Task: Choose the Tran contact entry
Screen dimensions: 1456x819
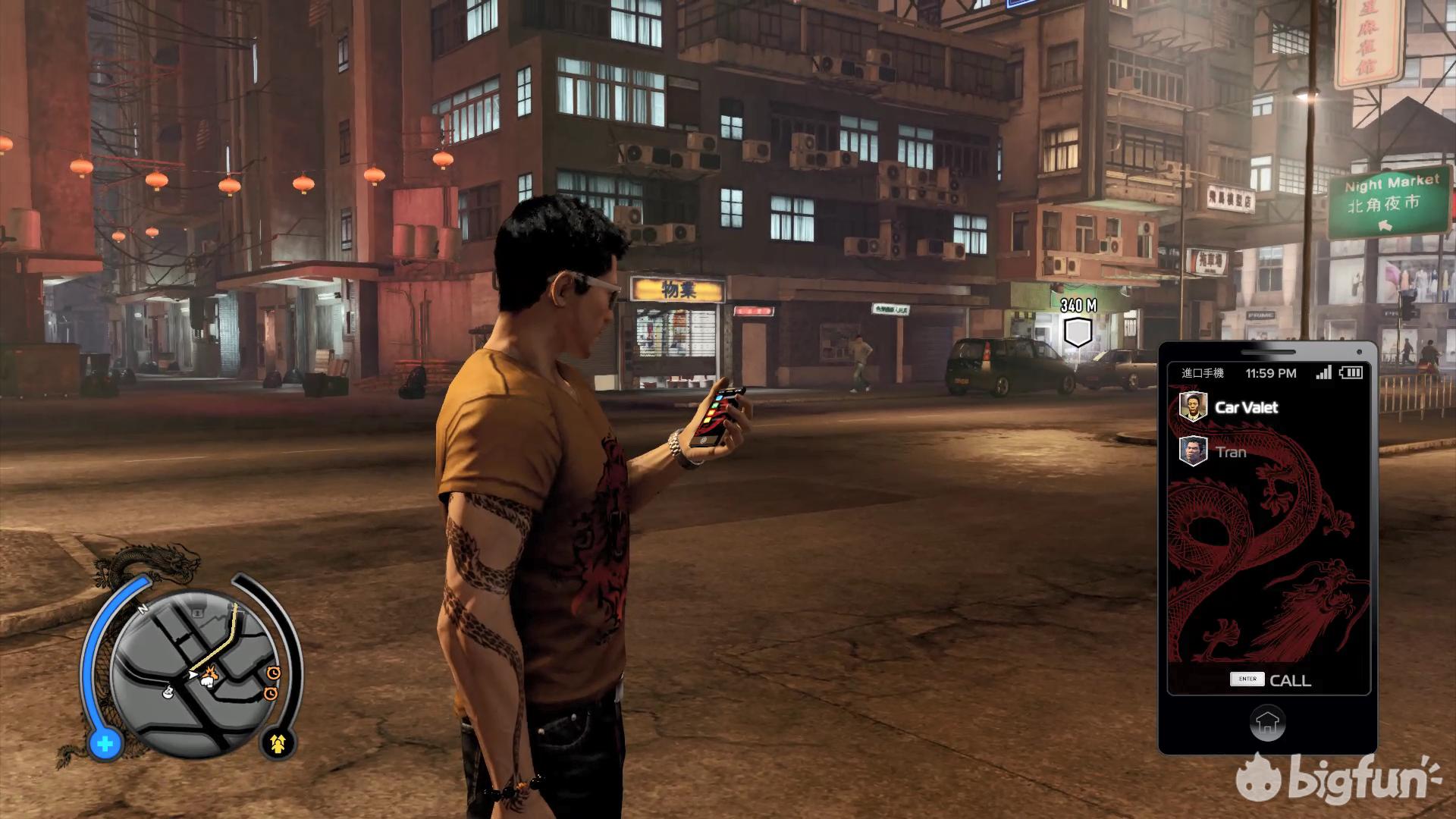Action: click(x=1230, y=452)
